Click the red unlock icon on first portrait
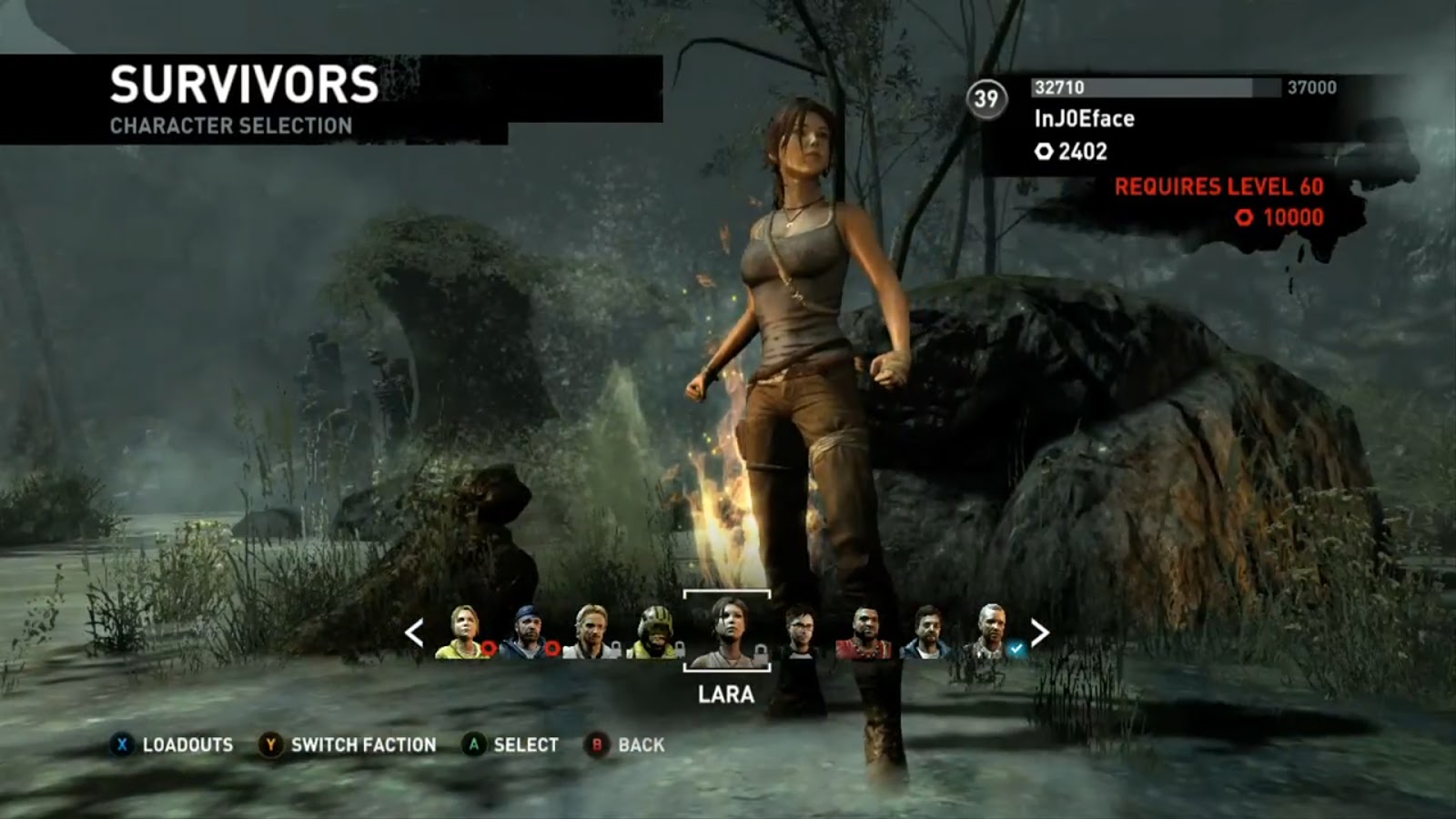The height and width of the screenshot is (819, 1456). (489, 646)
